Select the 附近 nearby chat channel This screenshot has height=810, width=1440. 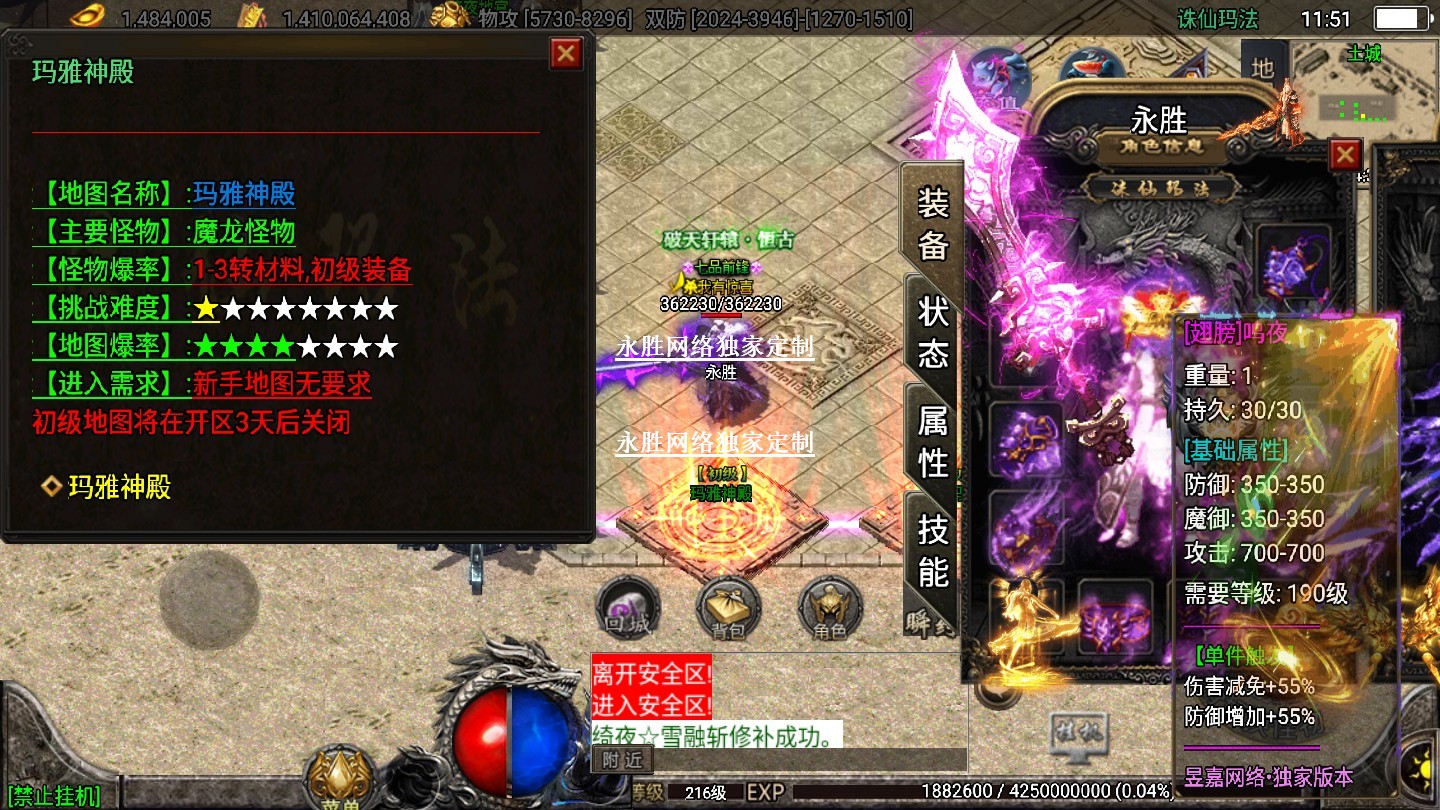621,760
